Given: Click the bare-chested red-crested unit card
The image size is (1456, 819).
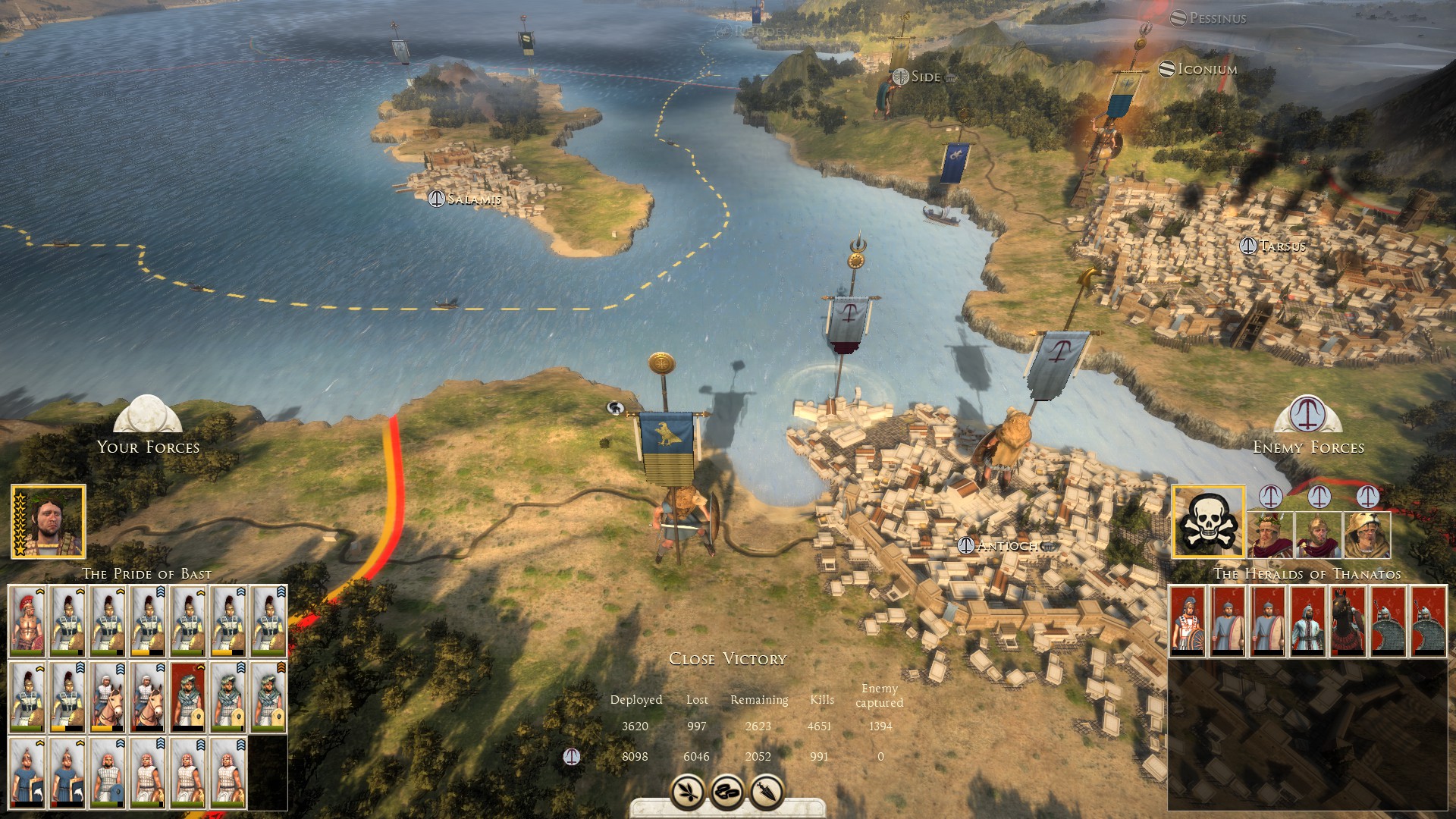Looking at the screenshot, I should (28, 621).
